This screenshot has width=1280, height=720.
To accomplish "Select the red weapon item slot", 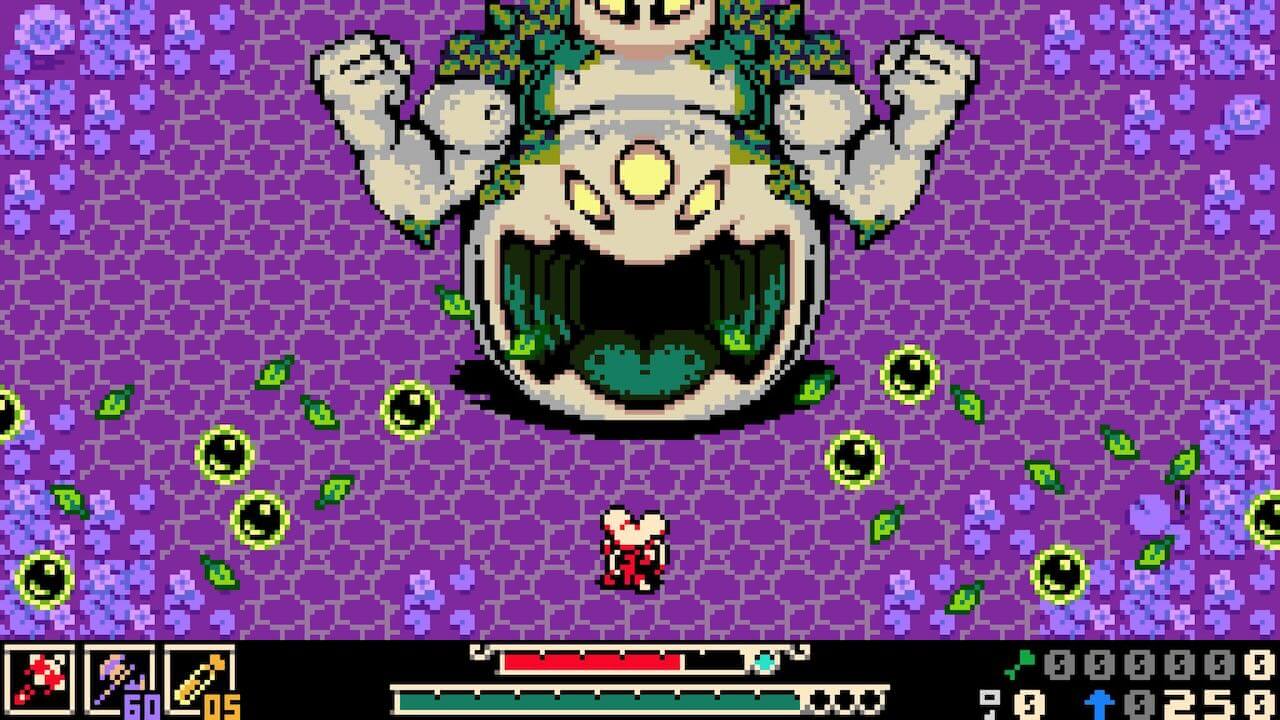I will 40,680.
